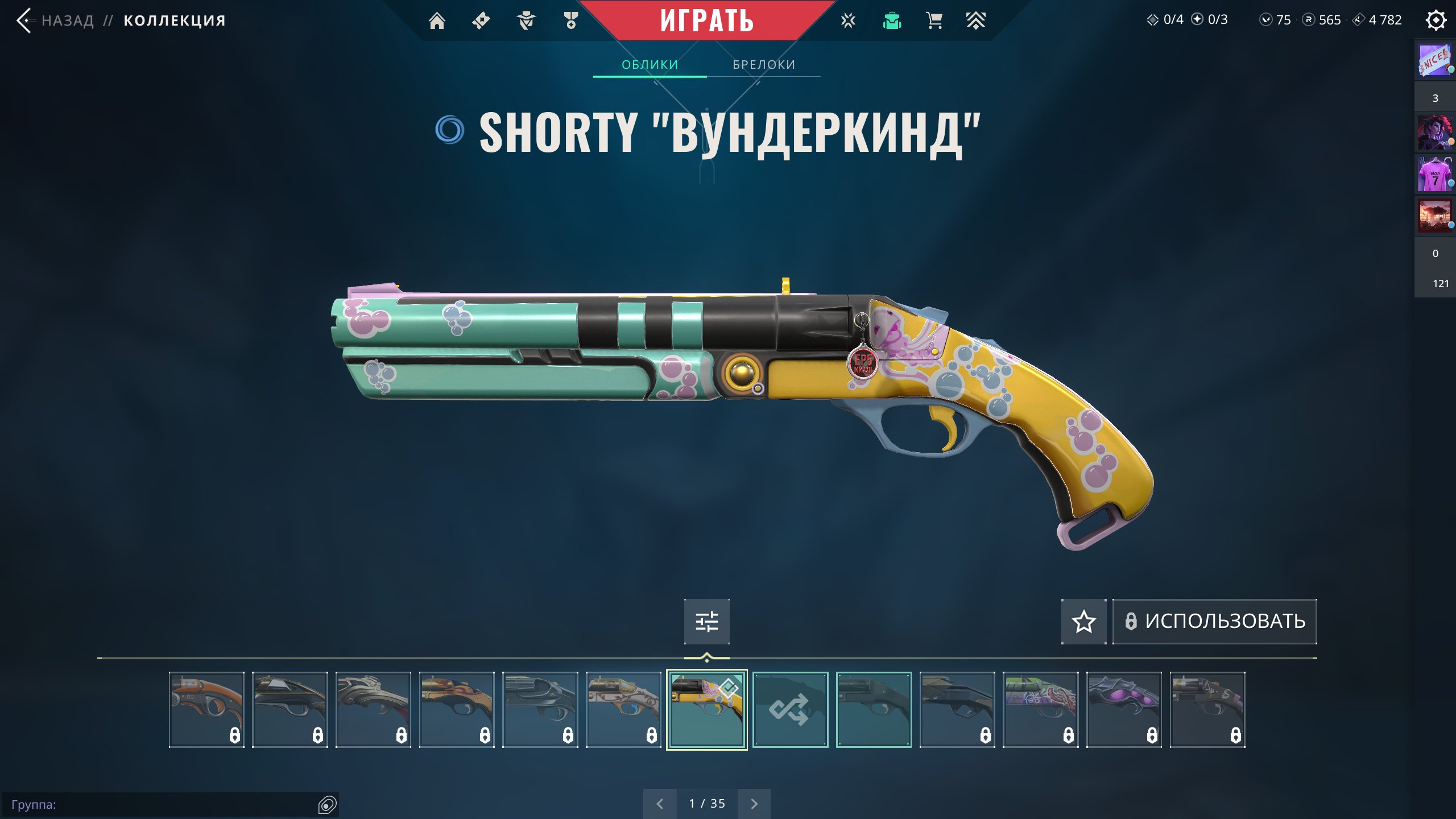This screenshot has height=819, width=1456.
Task: Open the skin filter sliders button
Action: coord(706,621)
